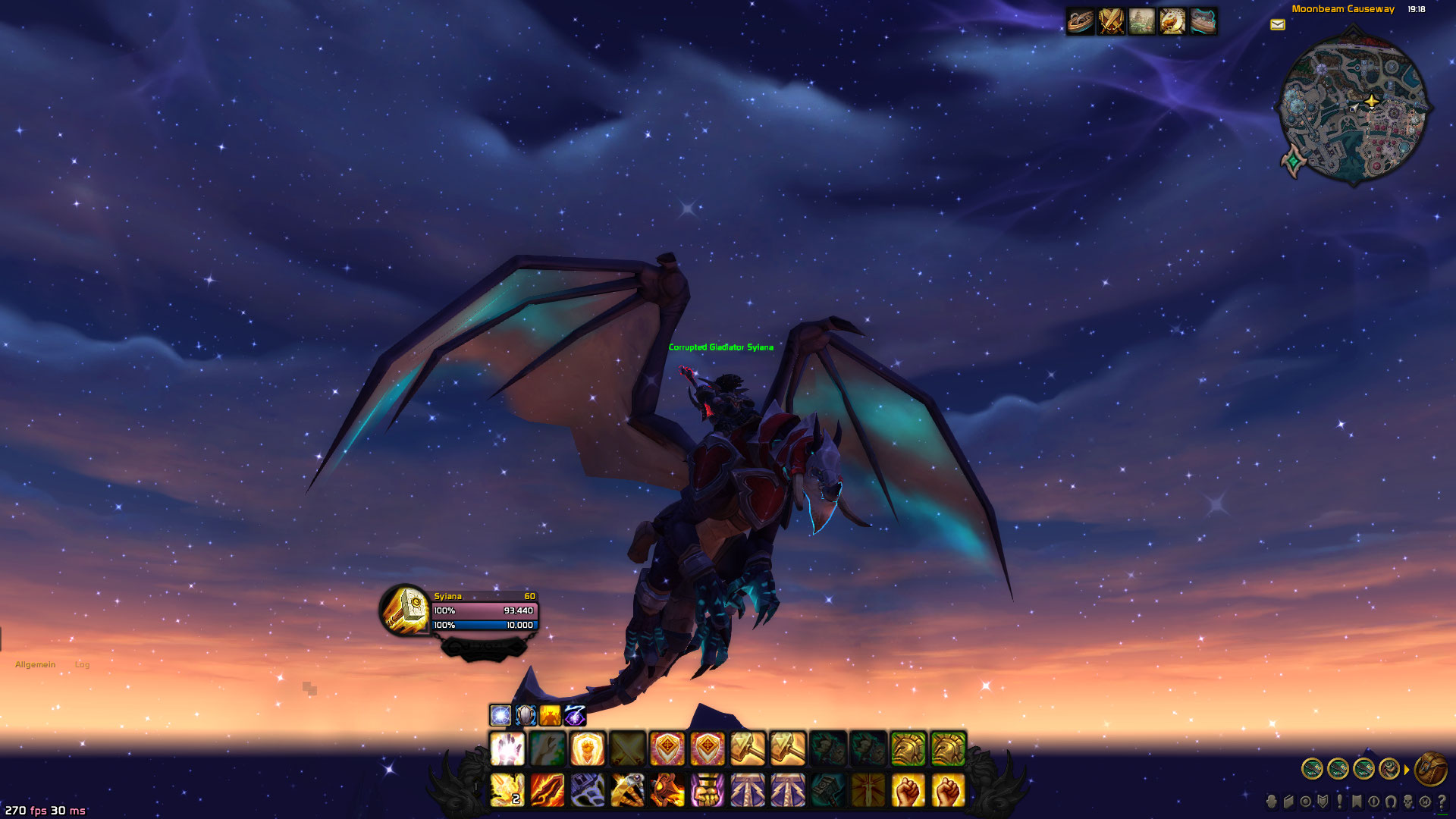Select the crossed swords buff icon
Viewport: 1456px width, 819px height.
(1111, 21)
